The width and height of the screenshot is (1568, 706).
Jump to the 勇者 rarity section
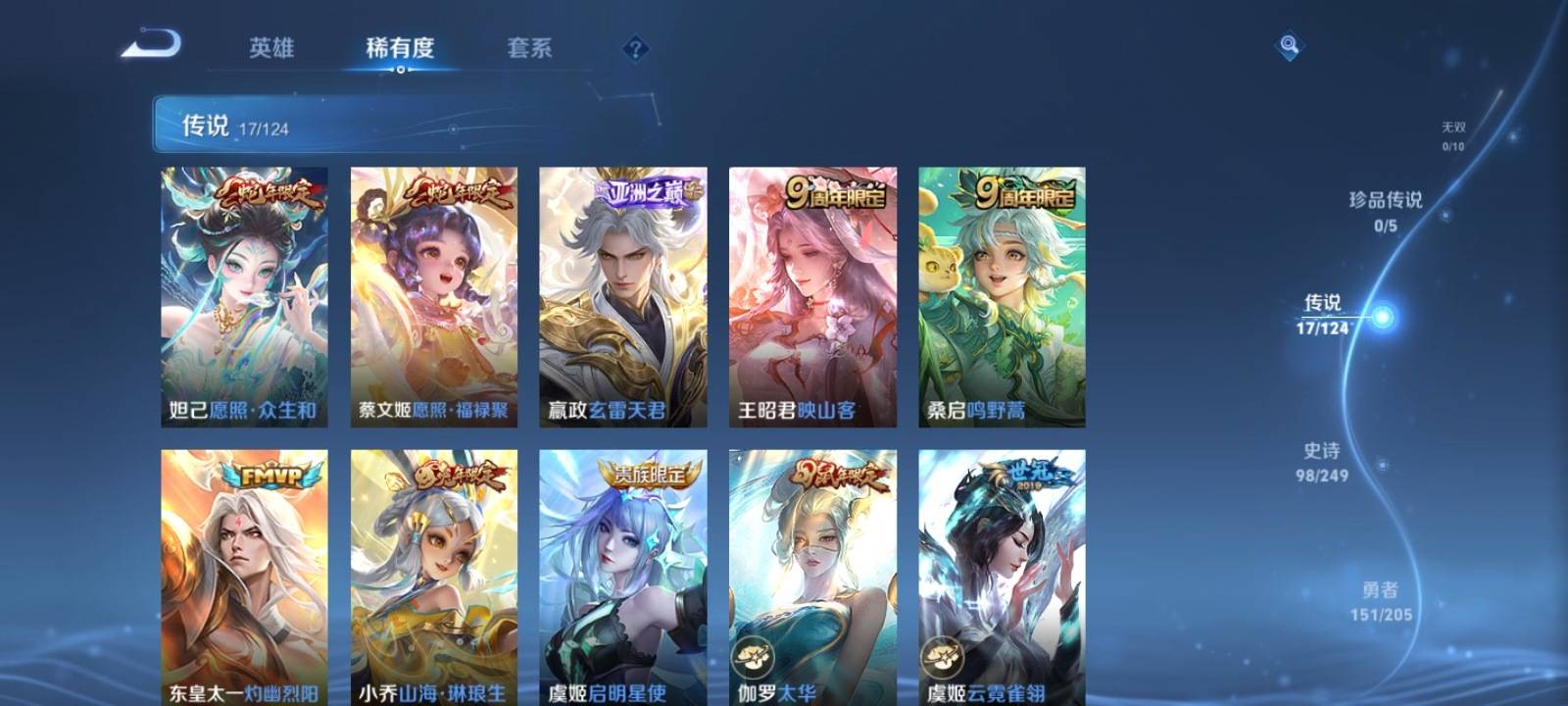click(x=1381, y=601)
